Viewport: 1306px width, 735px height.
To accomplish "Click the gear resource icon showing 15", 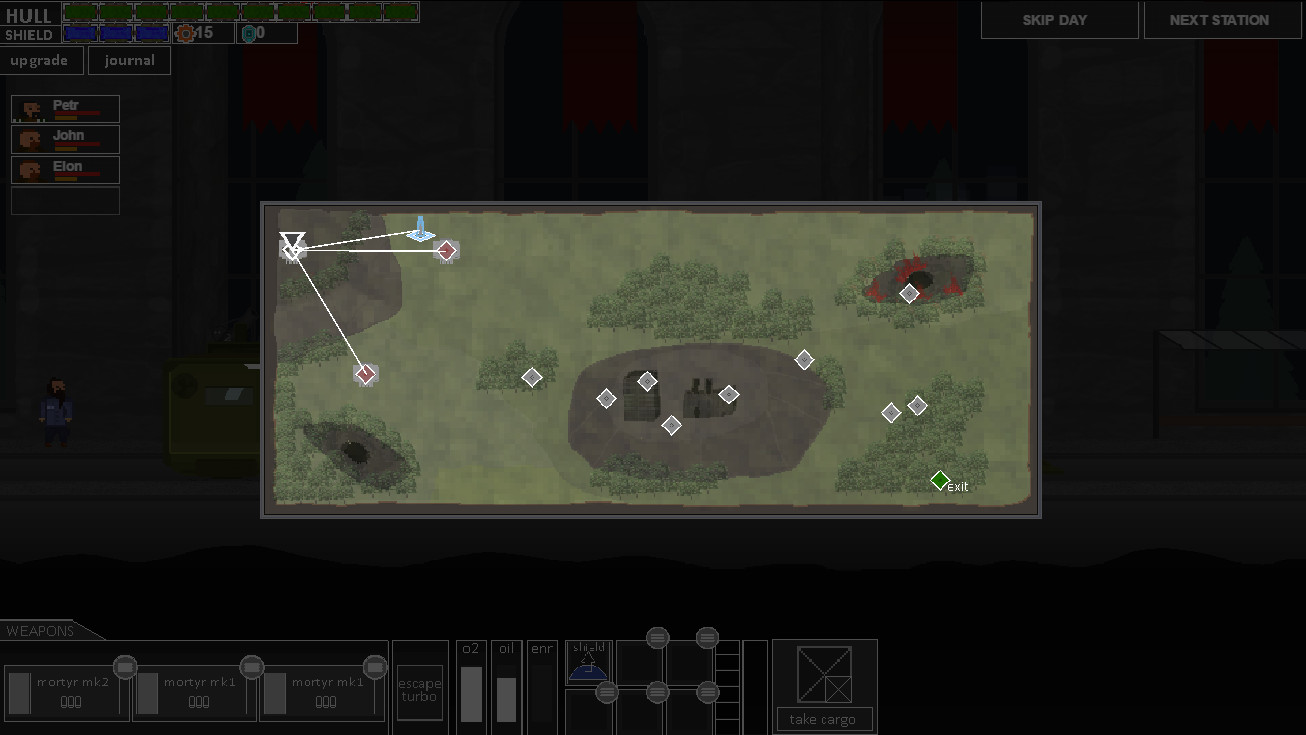I will pos(185,32).
